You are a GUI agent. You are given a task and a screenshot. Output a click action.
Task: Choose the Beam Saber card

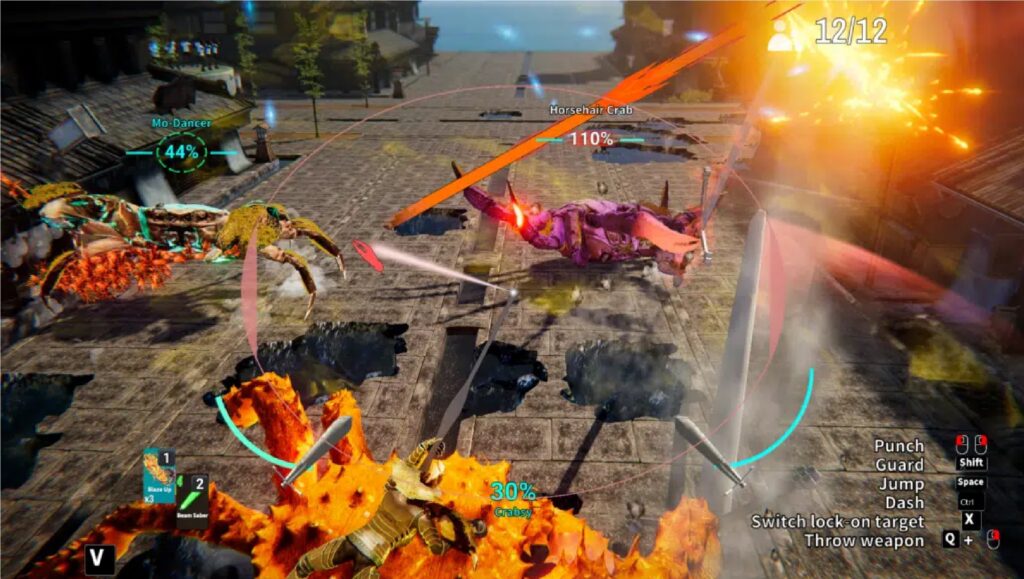click(x=192, y=500)
